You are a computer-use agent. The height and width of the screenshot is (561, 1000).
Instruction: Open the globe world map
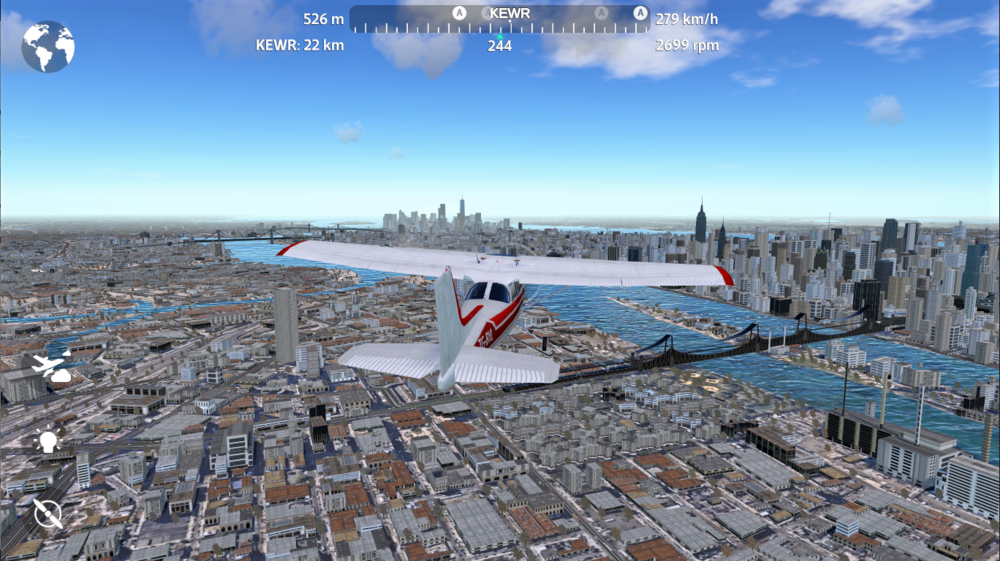click(x=48, y=47)
